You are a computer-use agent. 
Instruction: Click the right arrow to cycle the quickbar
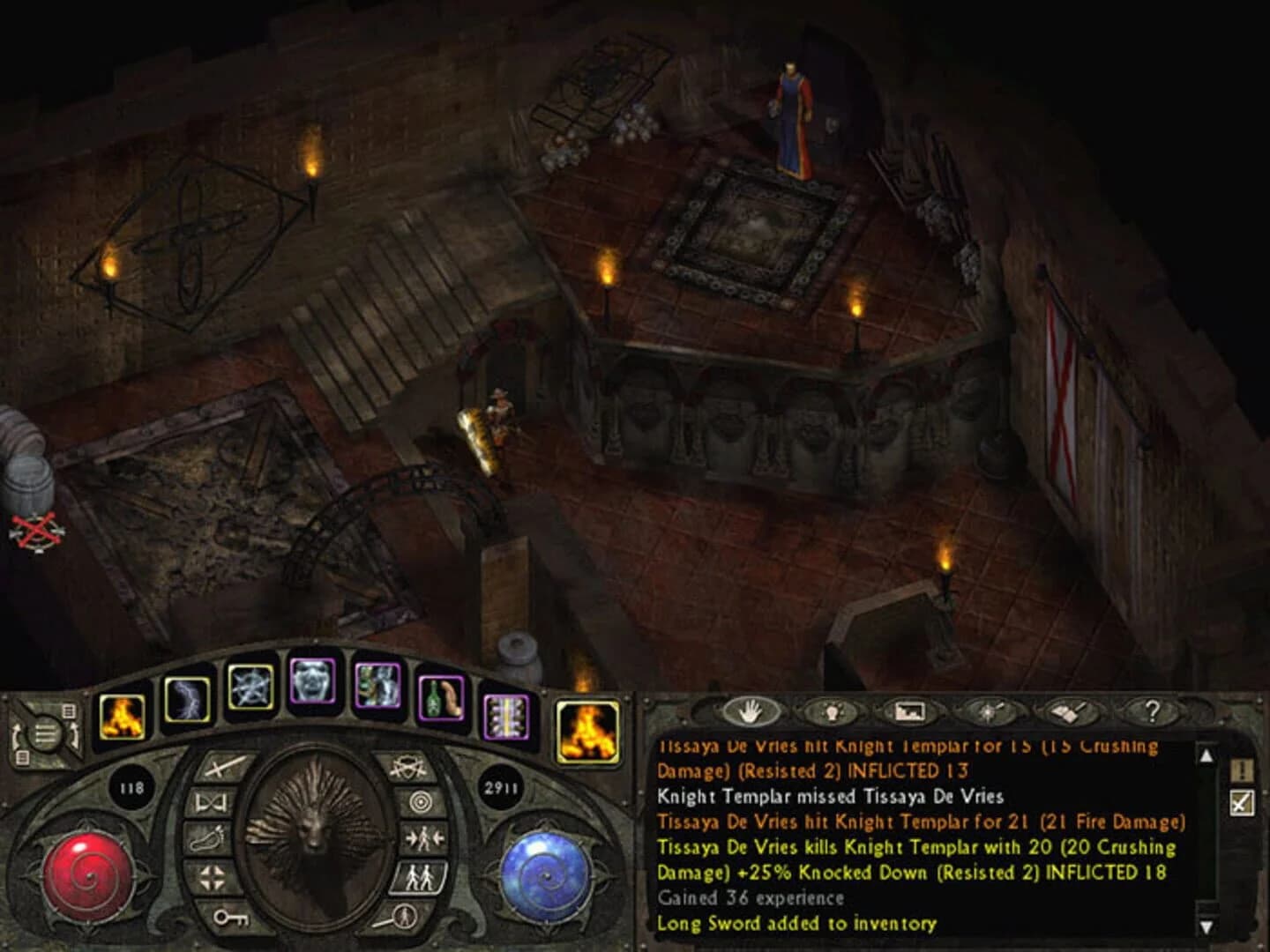[75, 734]
